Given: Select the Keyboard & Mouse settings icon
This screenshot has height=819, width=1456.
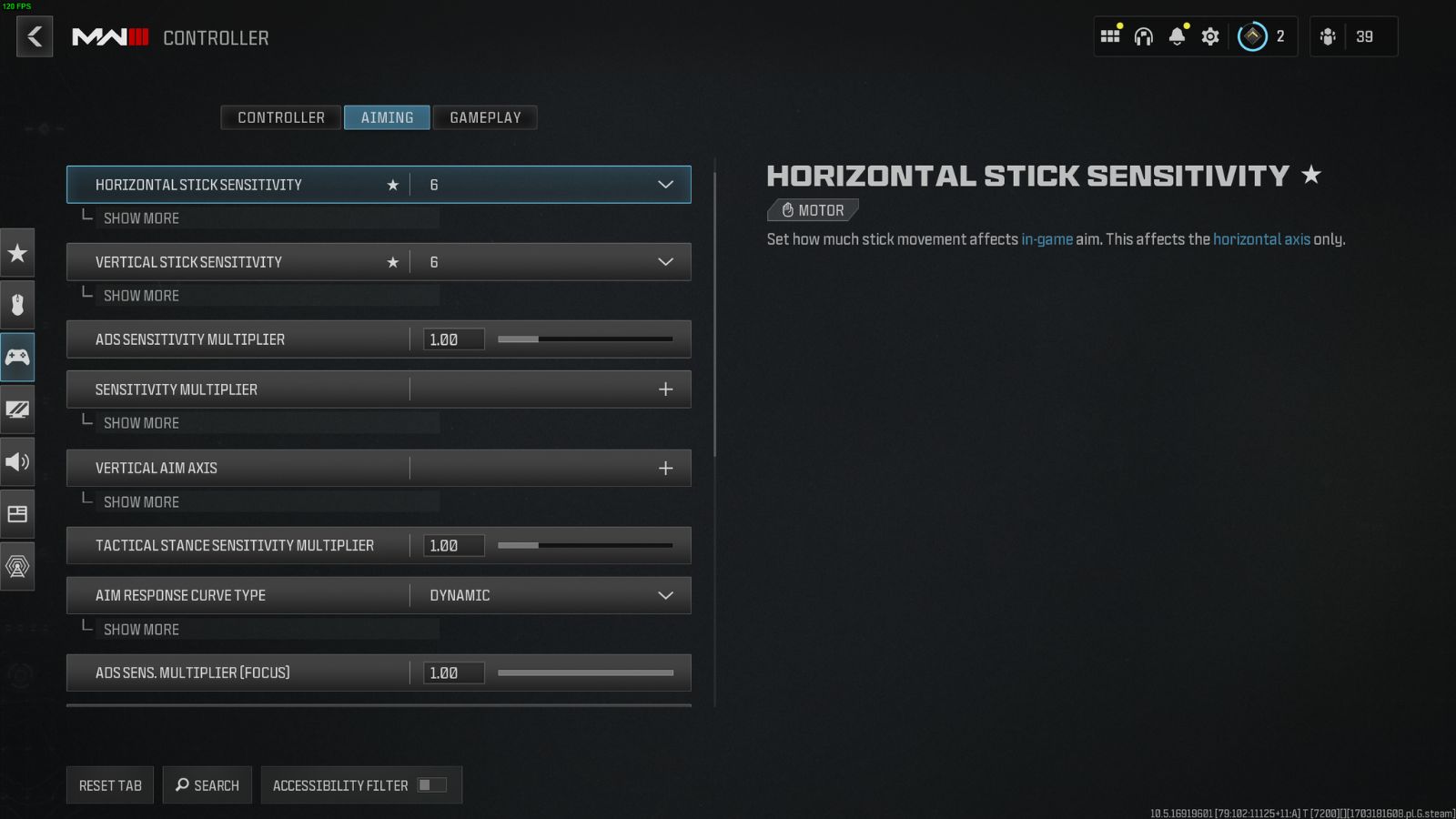Looking at the screenshot, I should click(17, 305).
